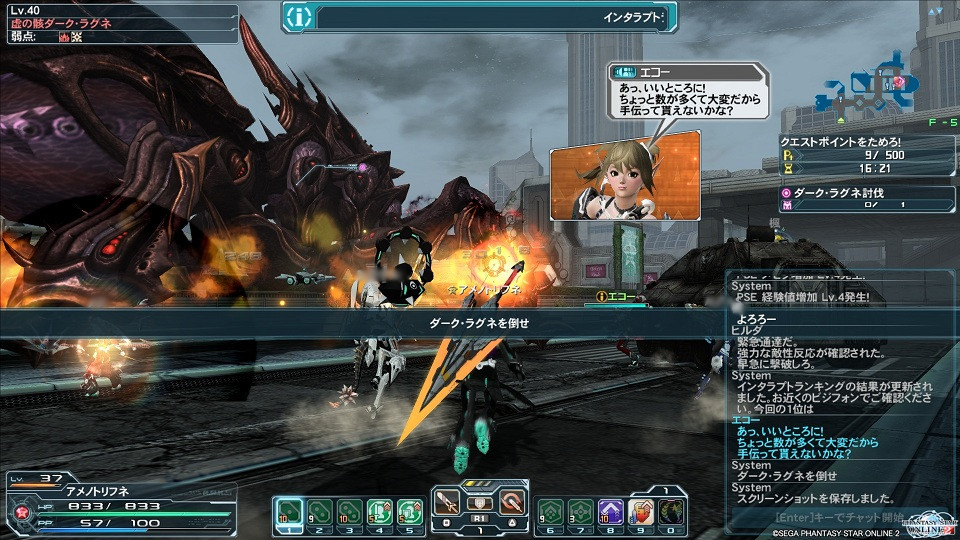Viewport: 960px width, 540px height.
Task: Activate the green skill in slot 5
Action: (x=410, y=513)
